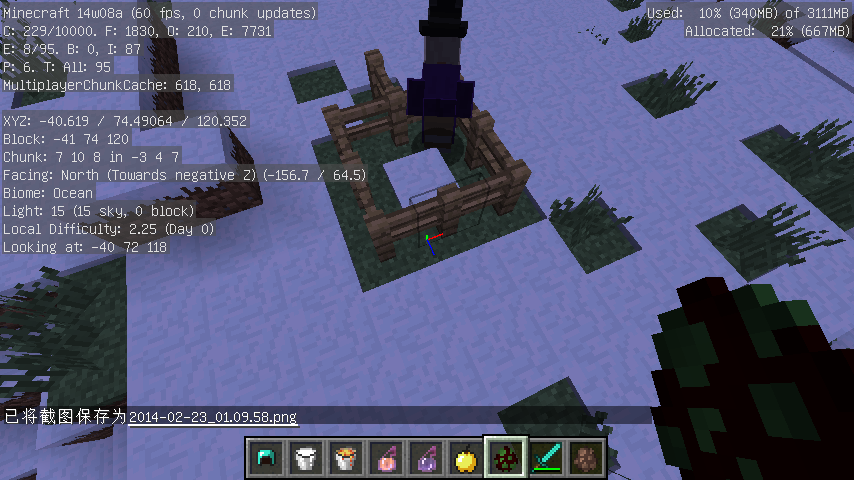Open the saved screenshot file link
The image size is (854, 480).
tap(212, 416)
